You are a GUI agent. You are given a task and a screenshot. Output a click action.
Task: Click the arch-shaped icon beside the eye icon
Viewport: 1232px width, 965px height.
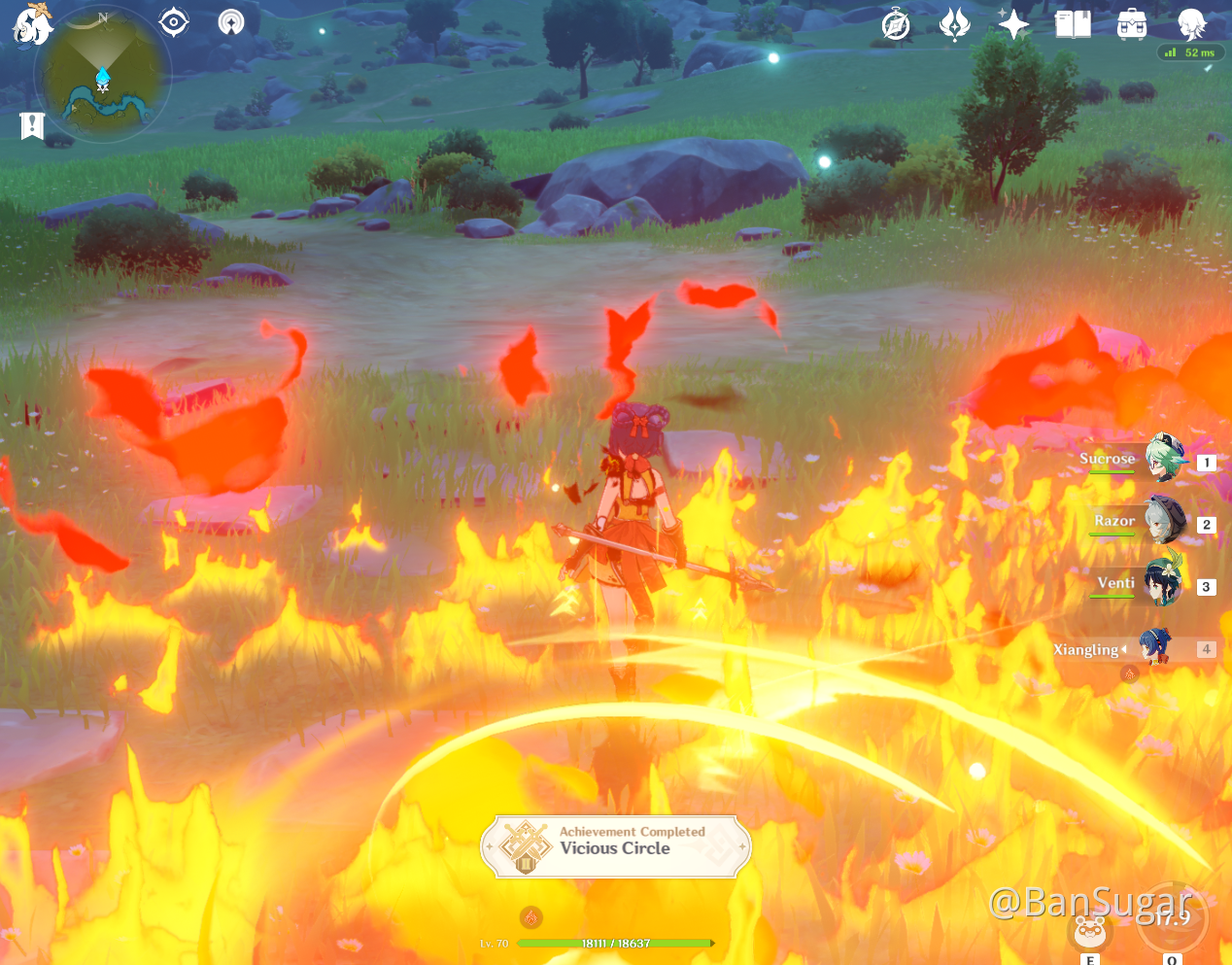[231, 21]
